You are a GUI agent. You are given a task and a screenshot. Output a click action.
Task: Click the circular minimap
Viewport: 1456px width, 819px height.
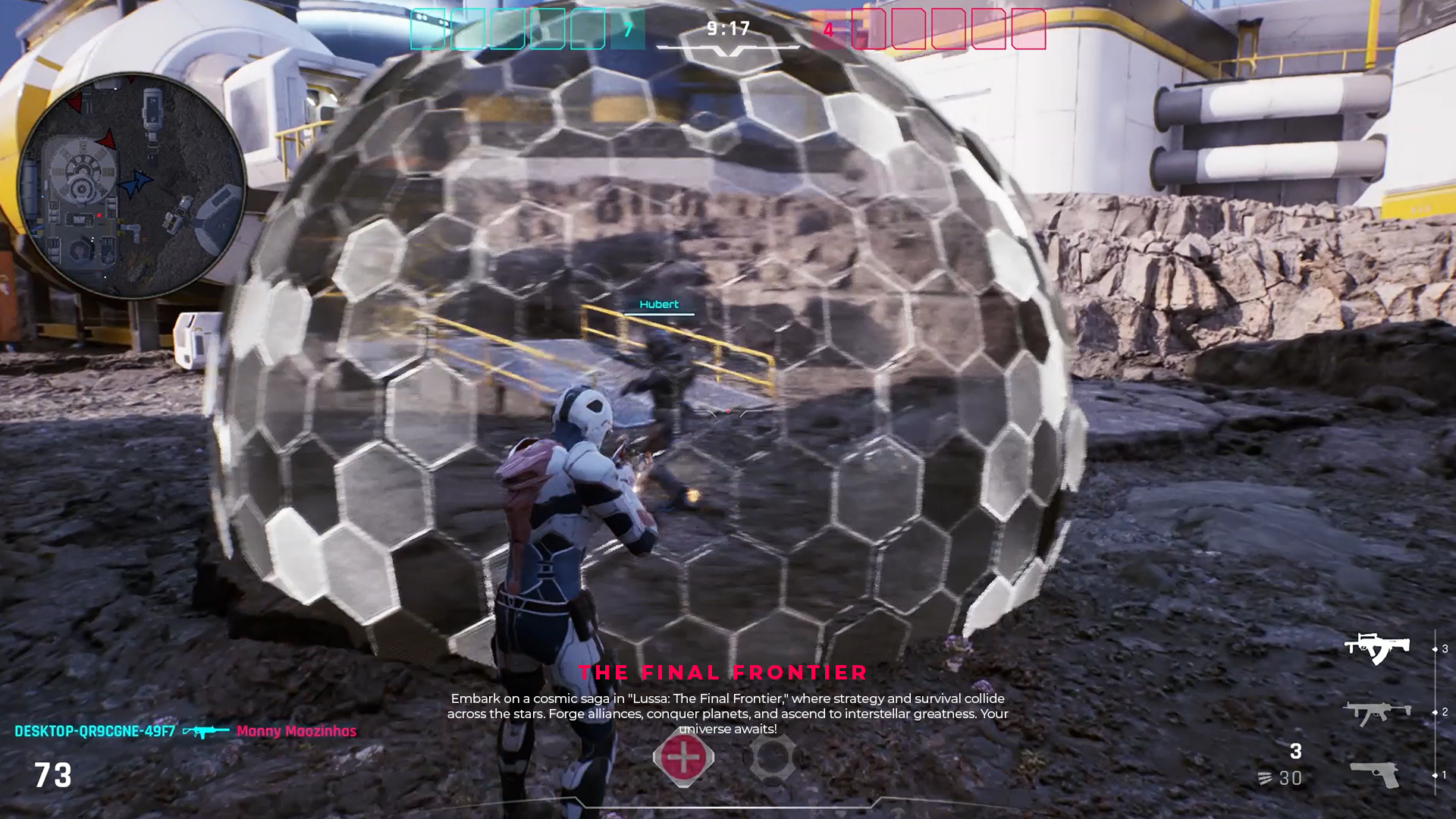pyautogui.click(x=131, y=185)
